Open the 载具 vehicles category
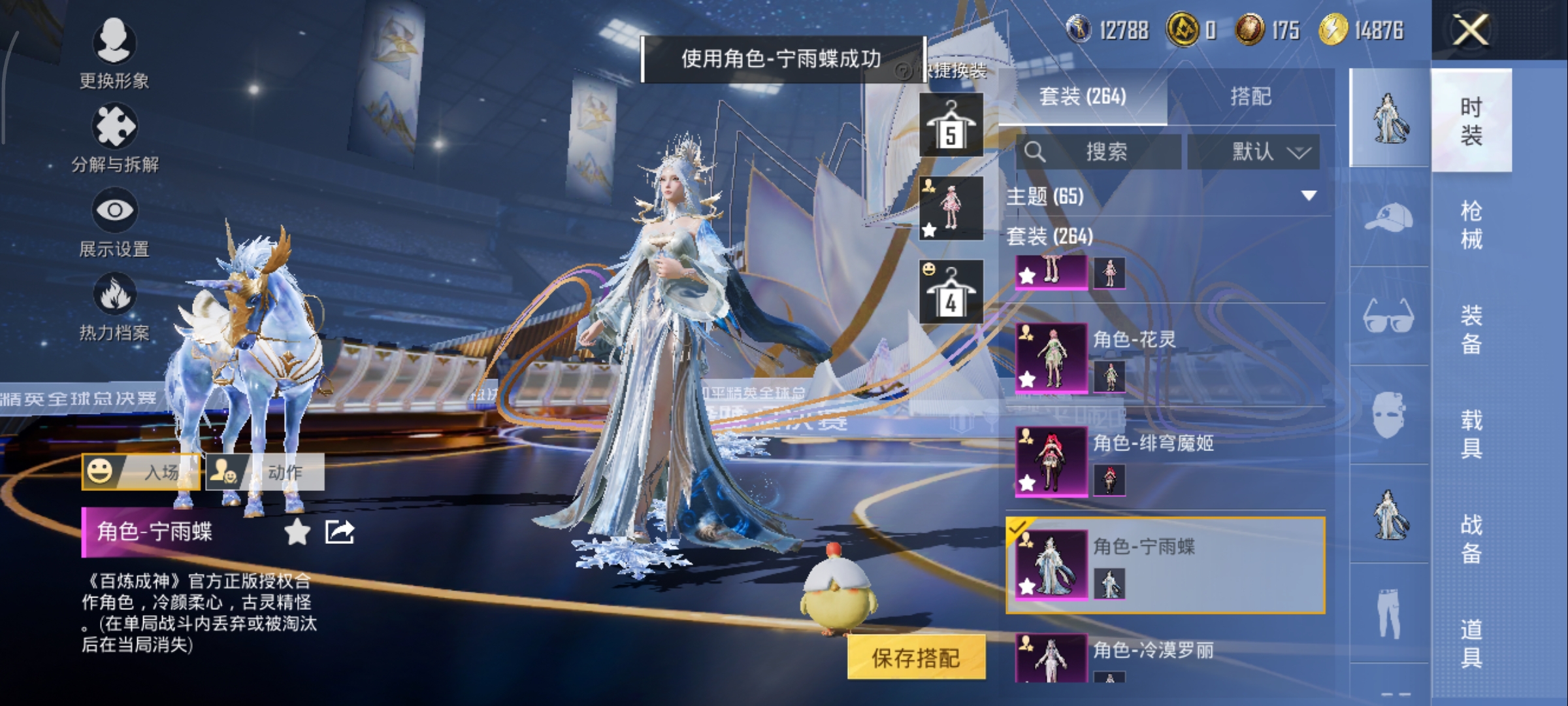 click(1471, 434)
